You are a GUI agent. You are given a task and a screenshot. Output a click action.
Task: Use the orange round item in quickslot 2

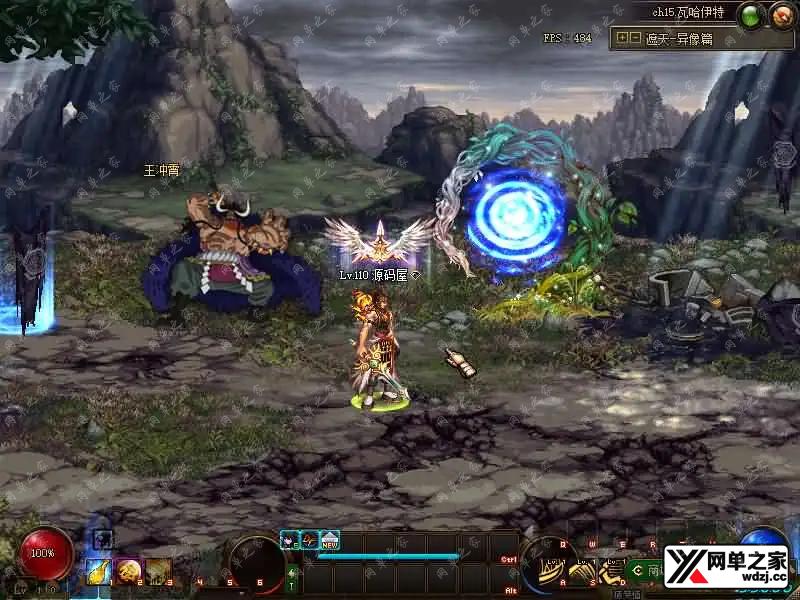click(x=127, y=571)
